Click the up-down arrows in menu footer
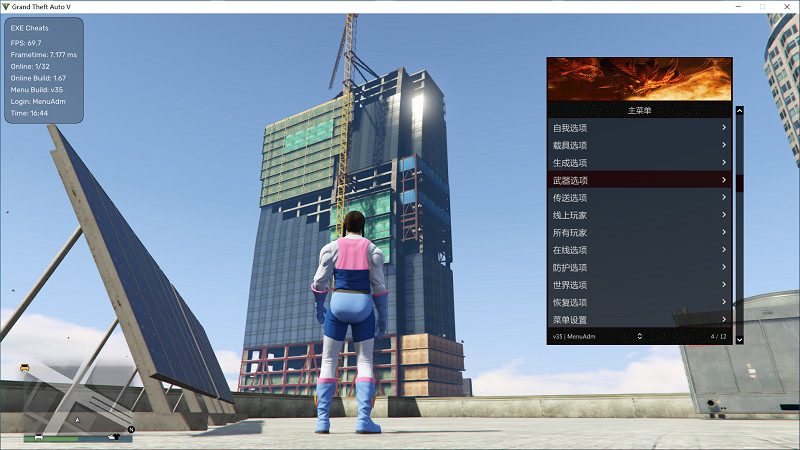This screenshot has height=450, width=800. pos(639,336)
